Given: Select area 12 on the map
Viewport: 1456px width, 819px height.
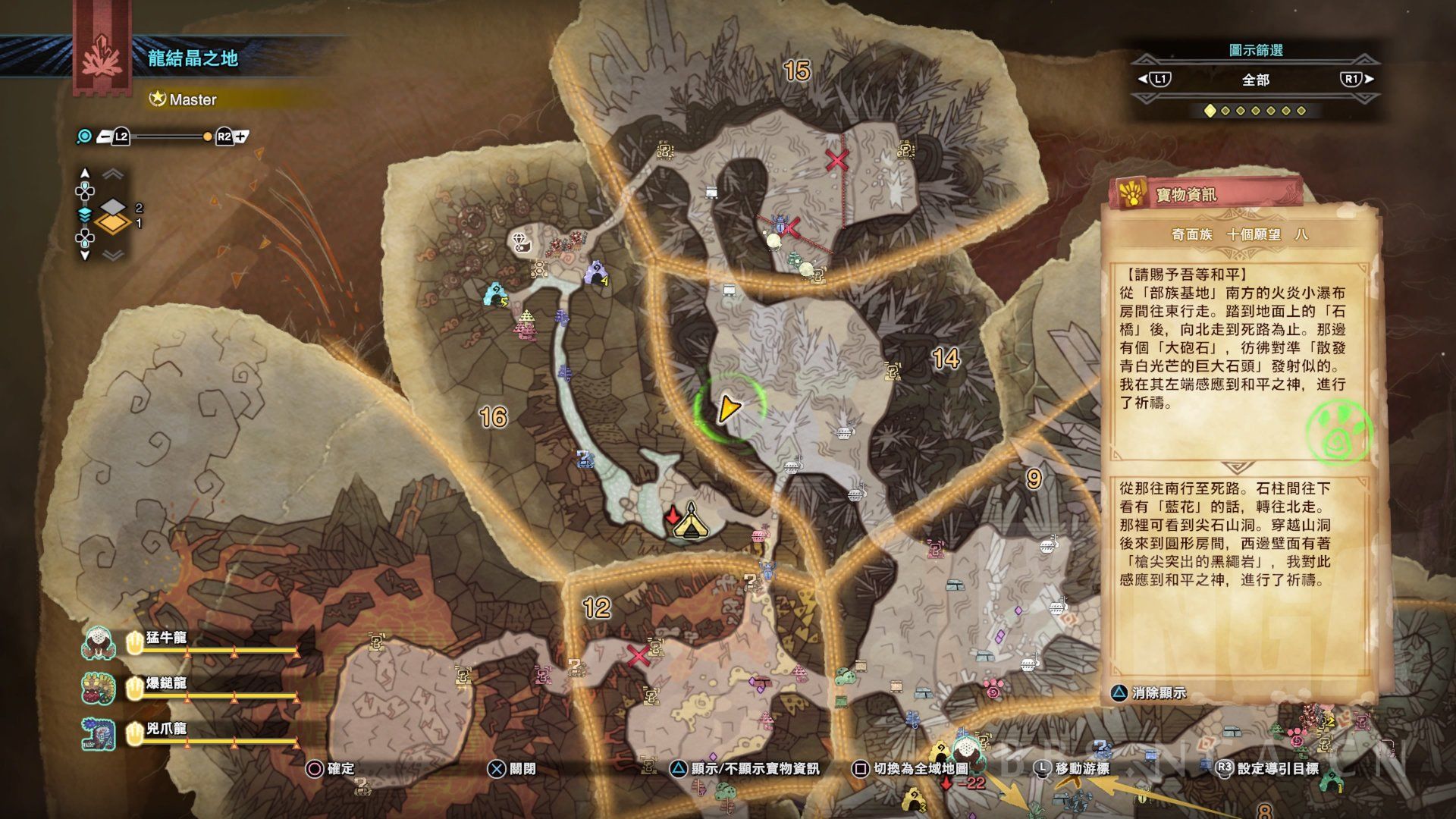Looking at the screenshot, I should click(597, 607).
